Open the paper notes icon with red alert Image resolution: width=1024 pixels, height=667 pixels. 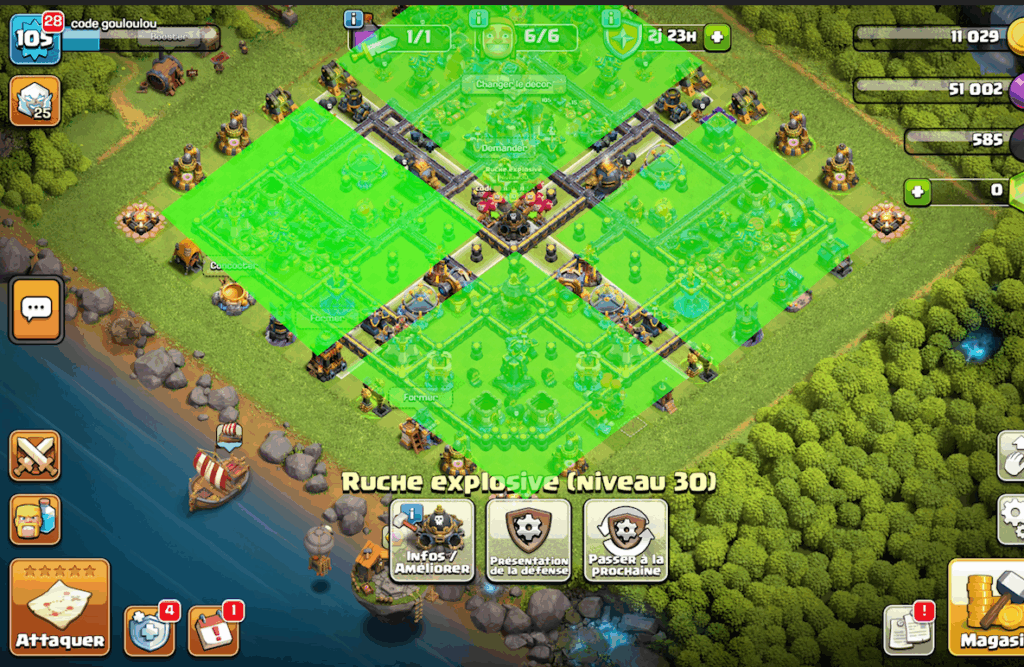tap(908, 629)
